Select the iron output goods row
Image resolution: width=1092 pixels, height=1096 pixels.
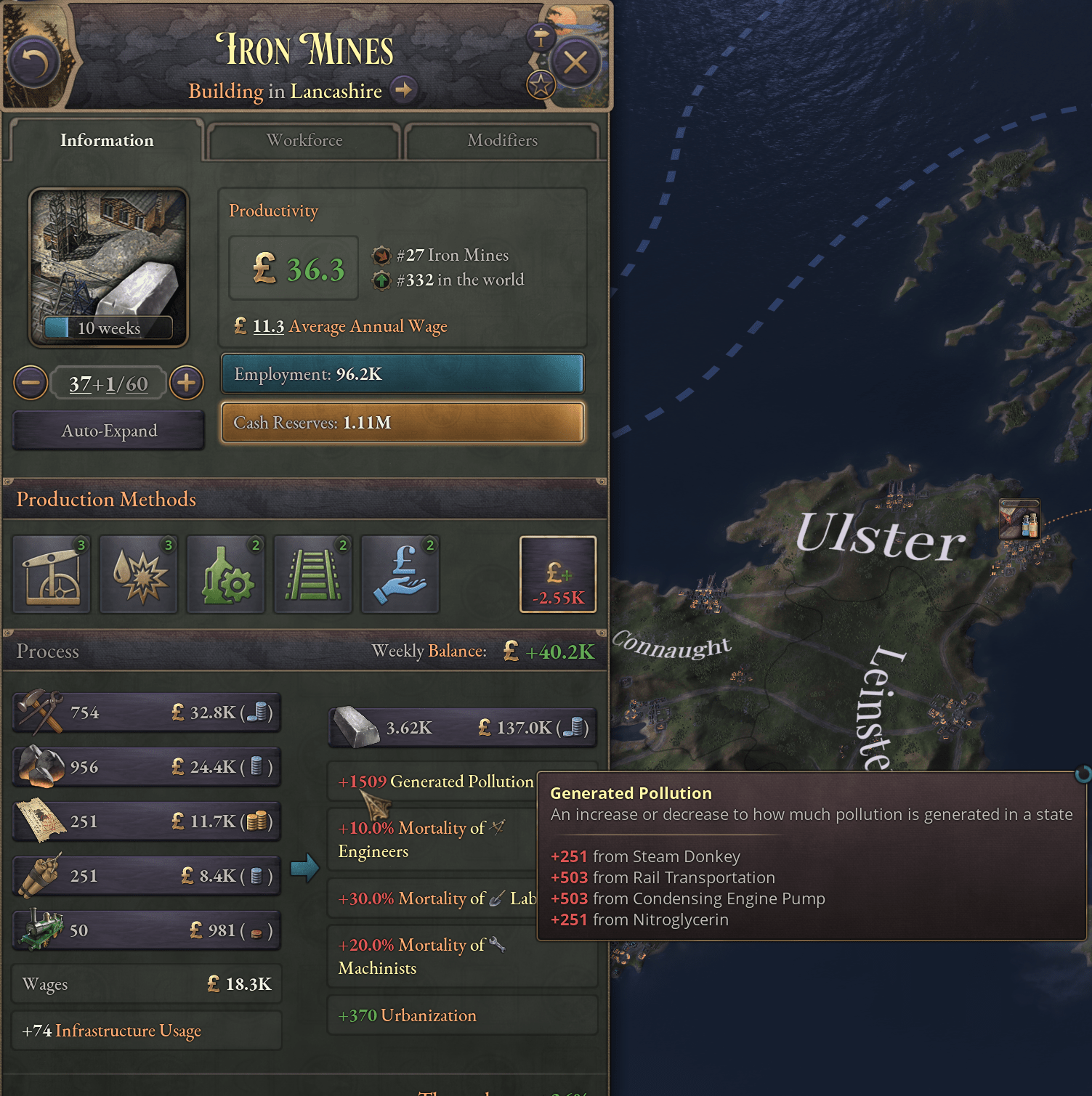click(462, 727)
